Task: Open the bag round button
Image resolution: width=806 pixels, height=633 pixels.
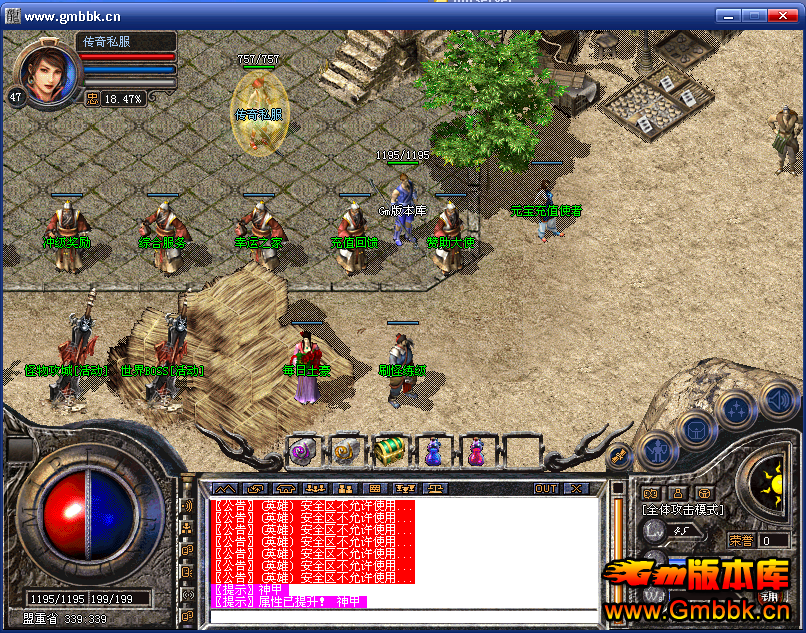Action: click(694, 429)
